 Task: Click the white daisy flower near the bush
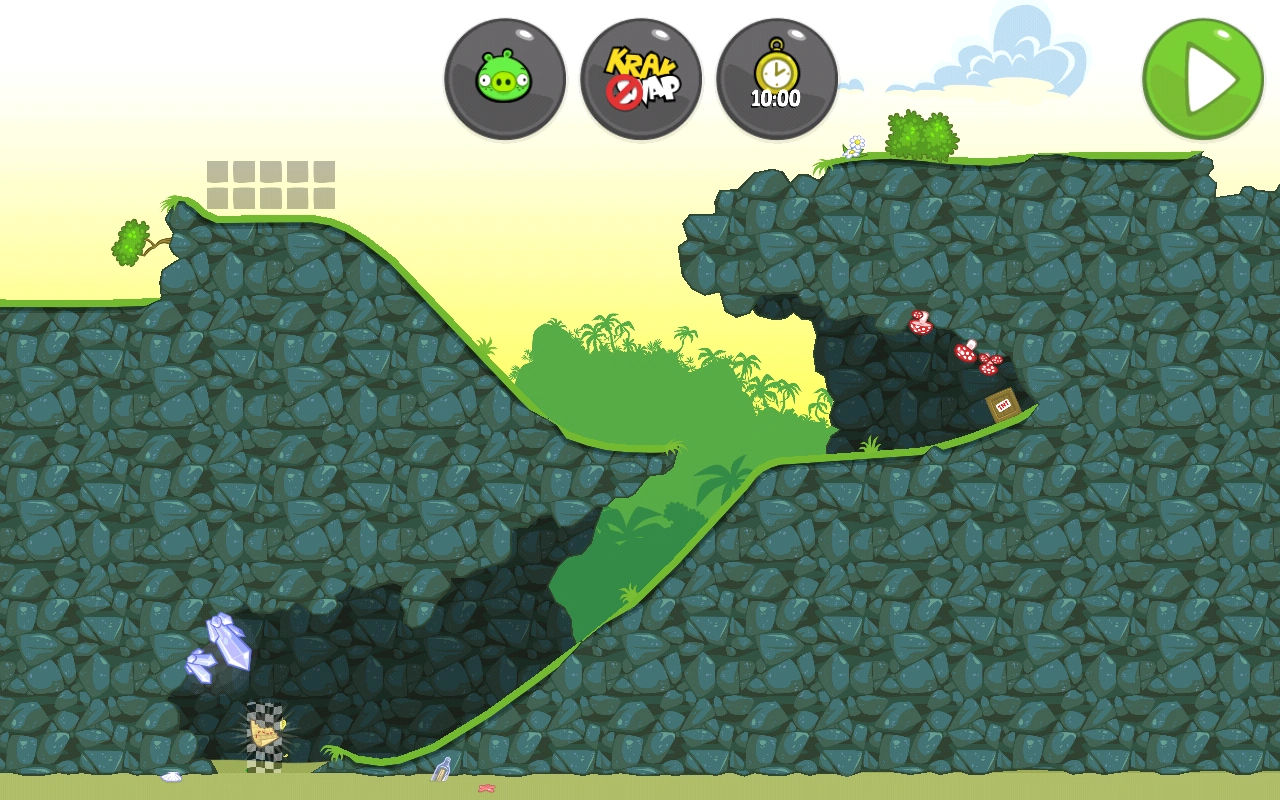pos(856,143)
